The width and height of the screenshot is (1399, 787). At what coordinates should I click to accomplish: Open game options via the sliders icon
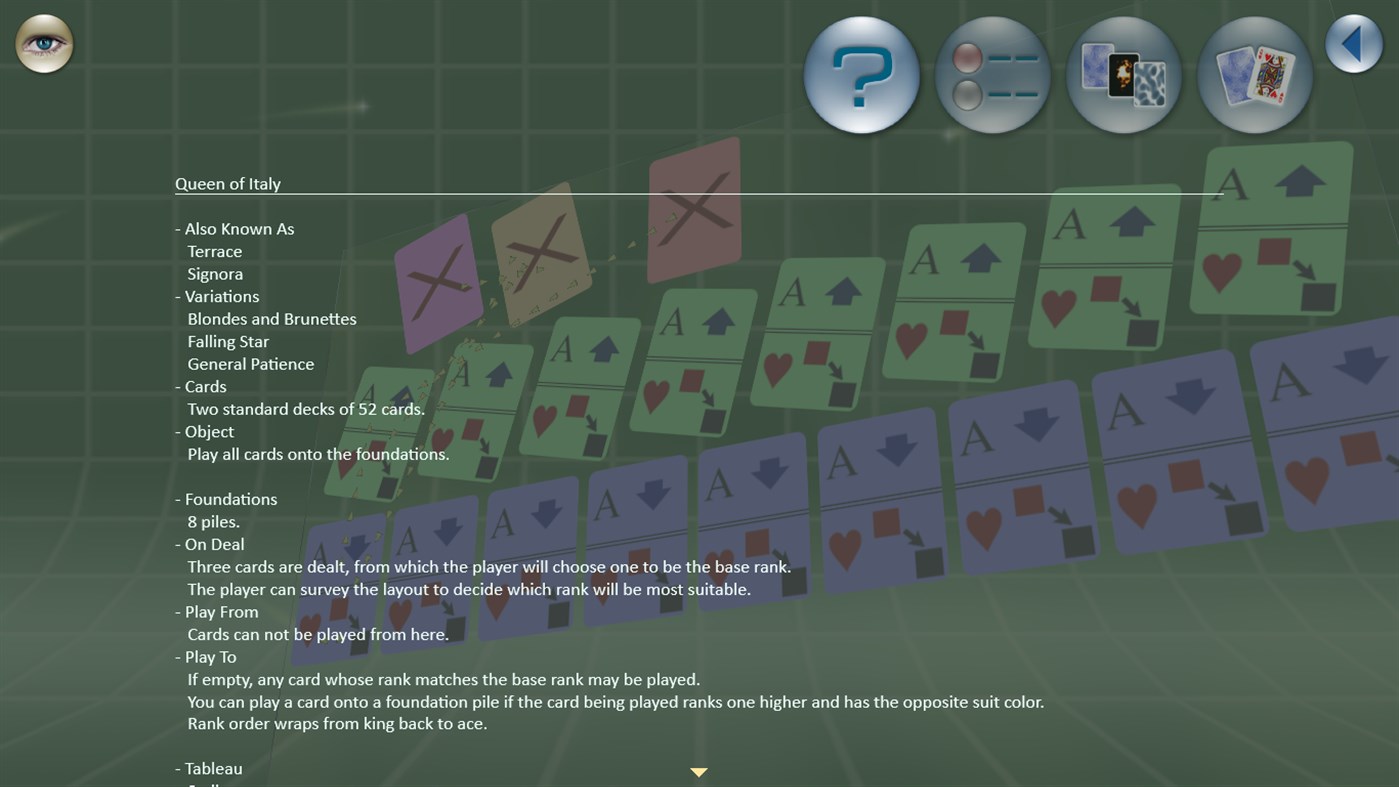[x=992, y=75]
